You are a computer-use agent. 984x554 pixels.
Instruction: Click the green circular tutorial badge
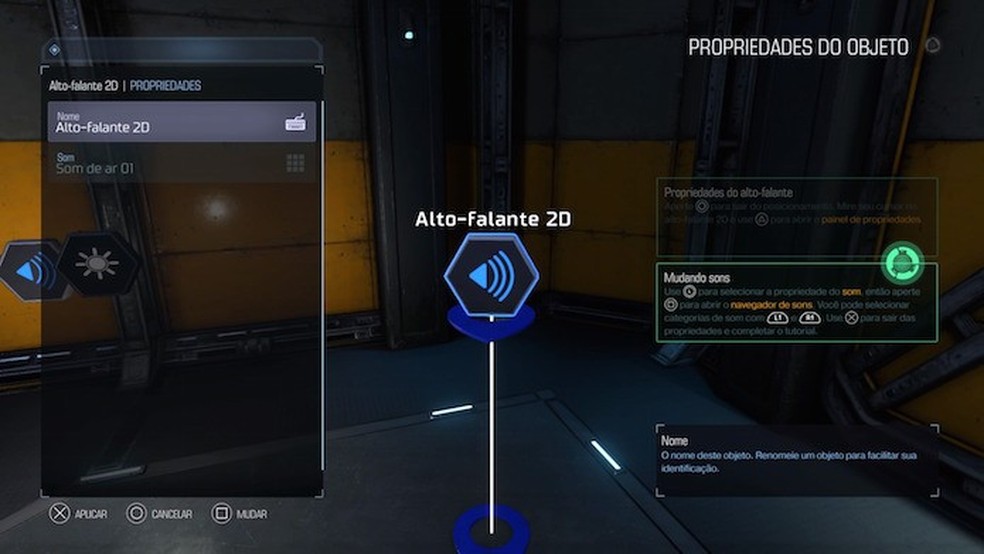pyautogui.click(x=904, y=264)
